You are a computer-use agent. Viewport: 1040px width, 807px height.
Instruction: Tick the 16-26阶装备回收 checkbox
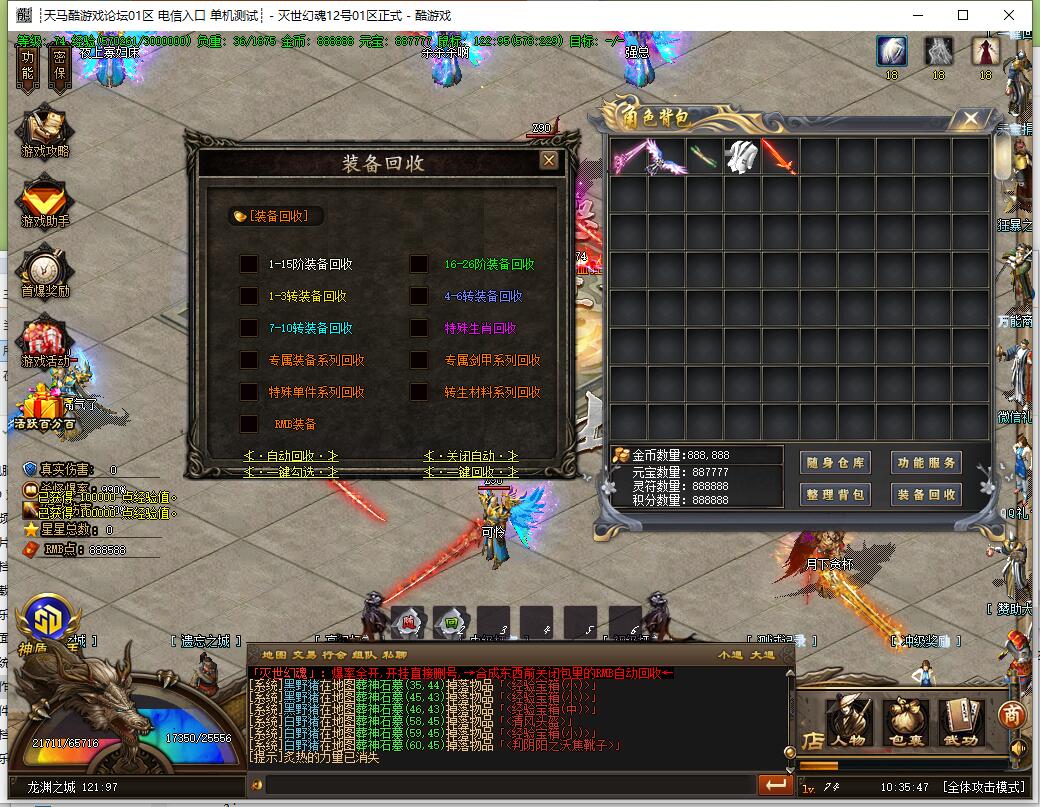click(419, 264)
